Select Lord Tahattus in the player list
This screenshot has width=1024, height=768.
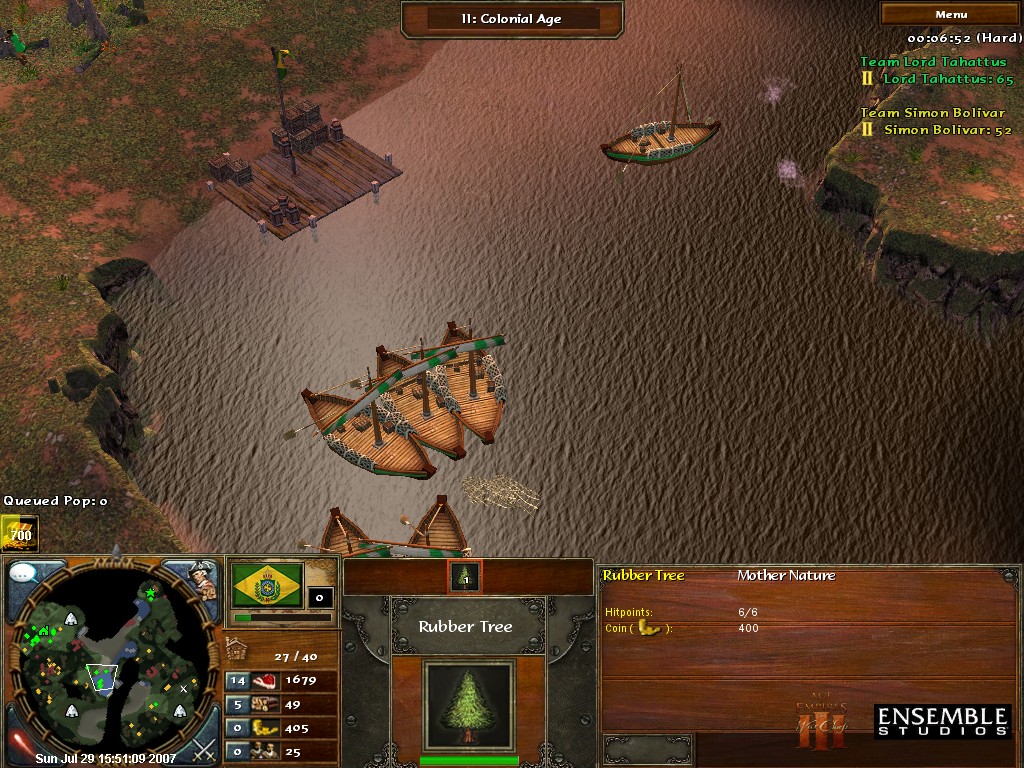(x=946, y=79)
